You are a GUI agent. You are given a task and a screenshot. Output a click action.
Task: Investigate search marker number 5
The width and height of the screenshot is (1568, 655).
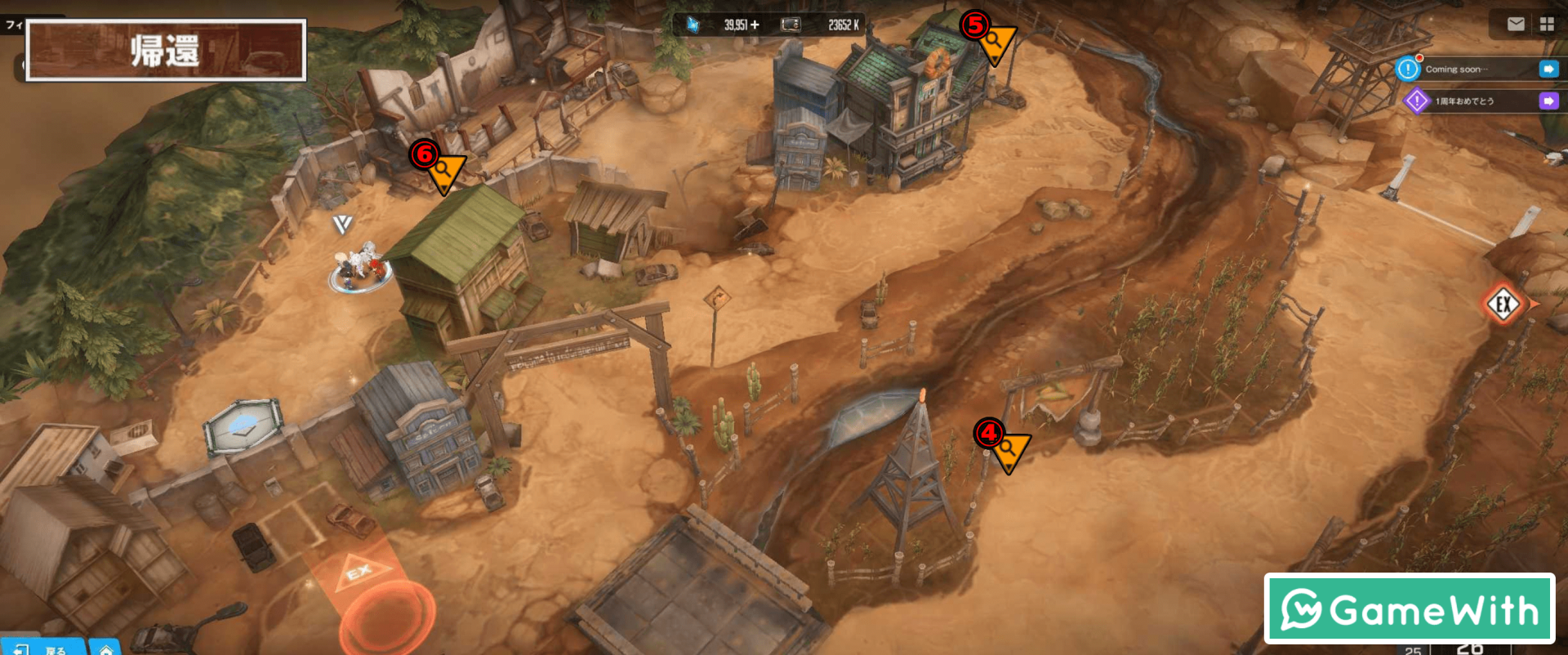click(x=996, y=42)
